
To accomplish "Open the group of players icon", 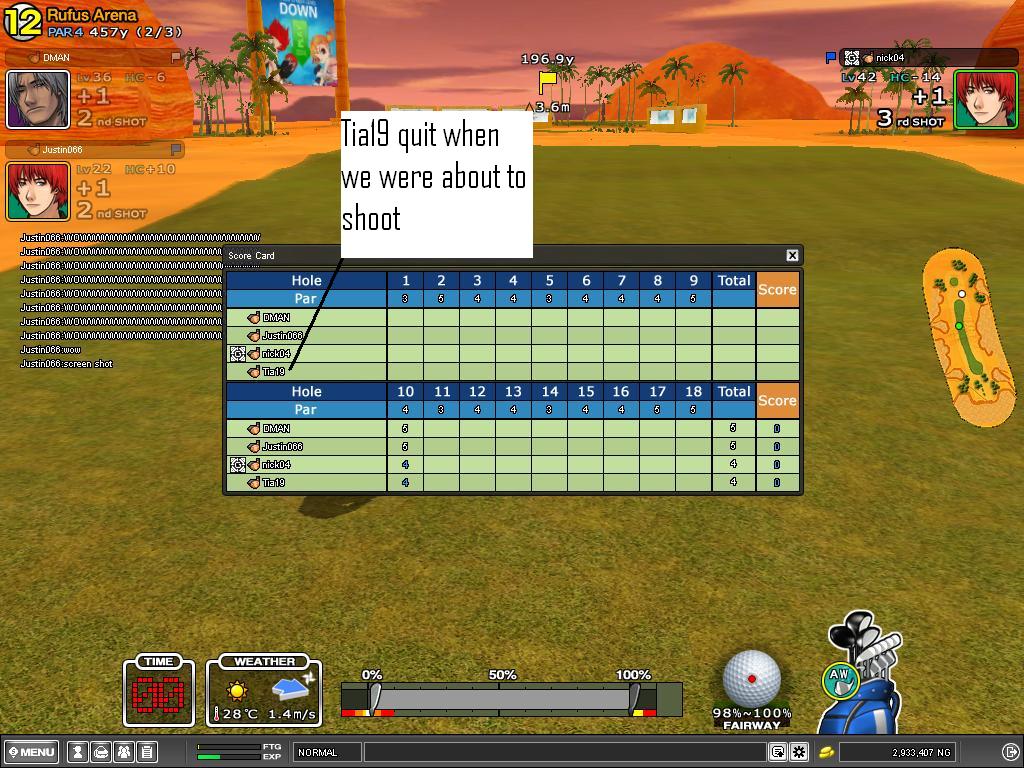I will tap(124, 752).
